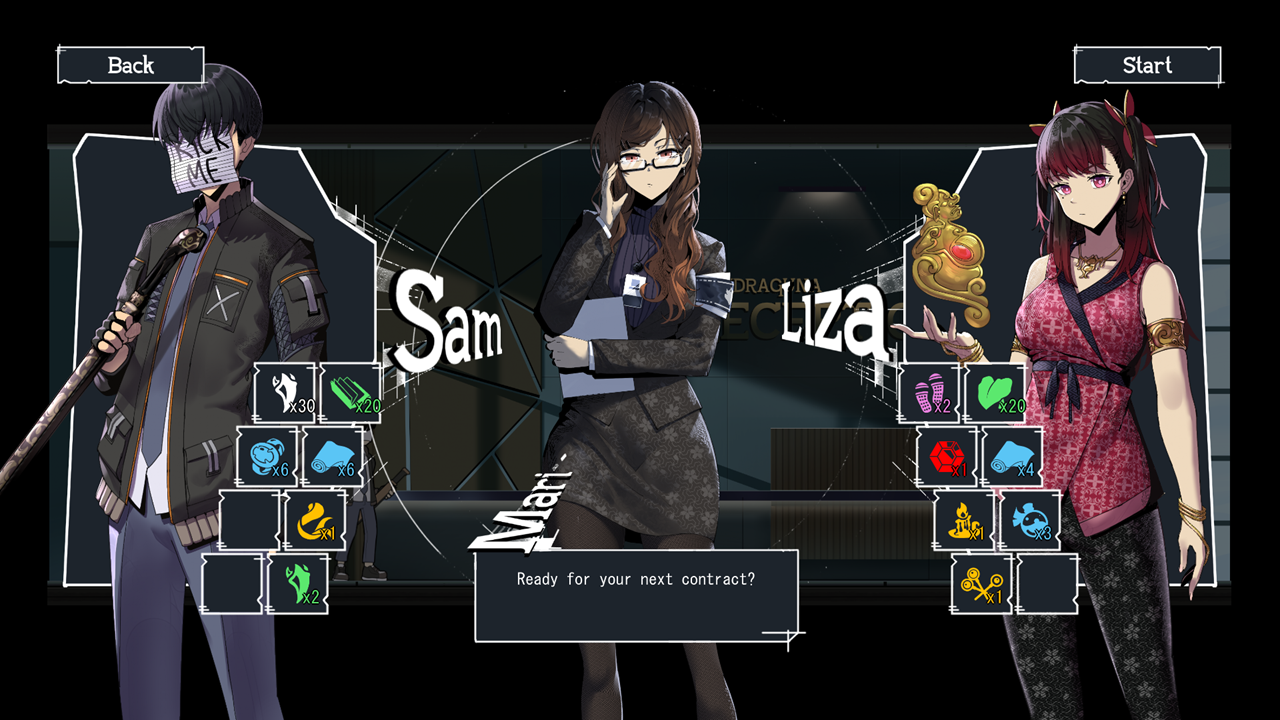Select Sam's blue cloth roll x6
The height and width of the screenshot is (720, 1280).
point(333,457)
